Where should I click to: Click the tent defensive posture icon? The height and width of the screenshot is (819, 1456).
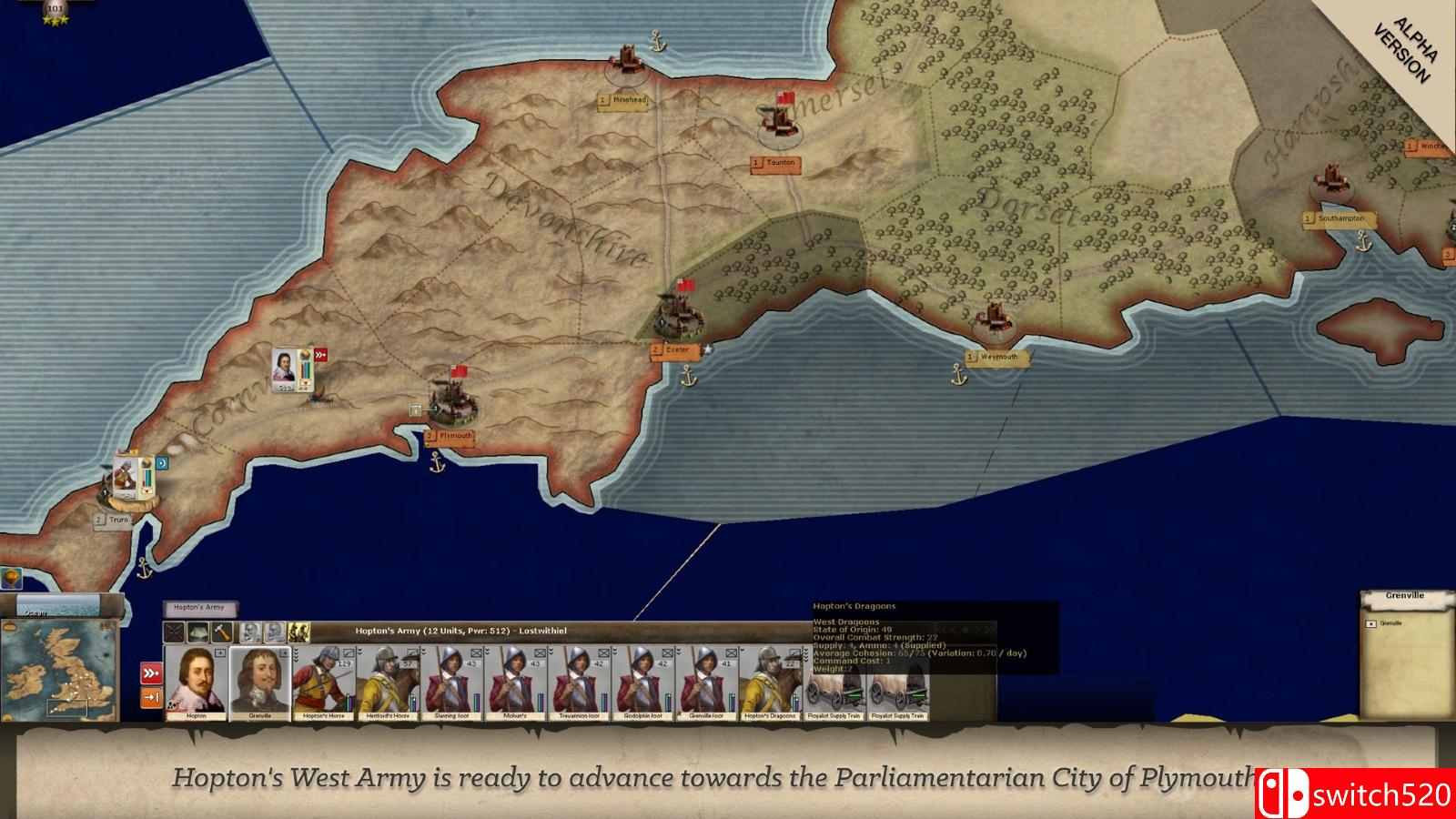pyautogui.click(x=198, y=632)
